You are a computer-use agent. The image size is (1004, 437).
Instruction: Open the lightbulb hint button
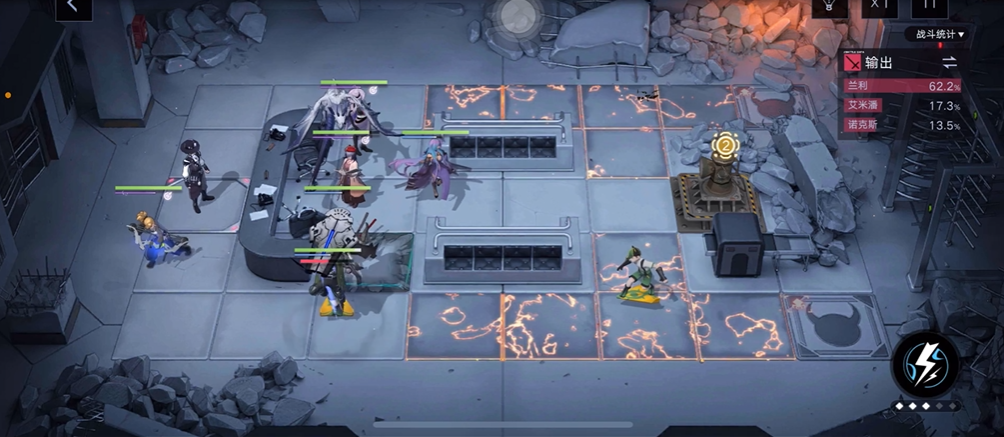click(828, 6)
